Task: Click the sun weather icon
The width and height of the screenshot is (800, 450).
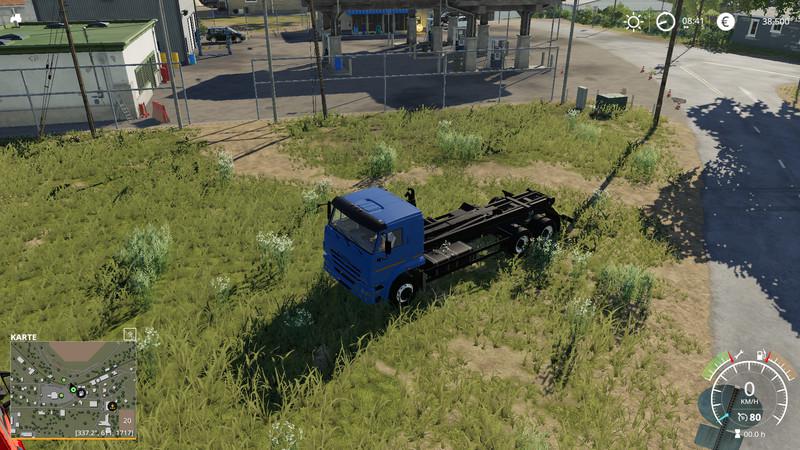Action: pyautogui.click(x=634, y=22)
